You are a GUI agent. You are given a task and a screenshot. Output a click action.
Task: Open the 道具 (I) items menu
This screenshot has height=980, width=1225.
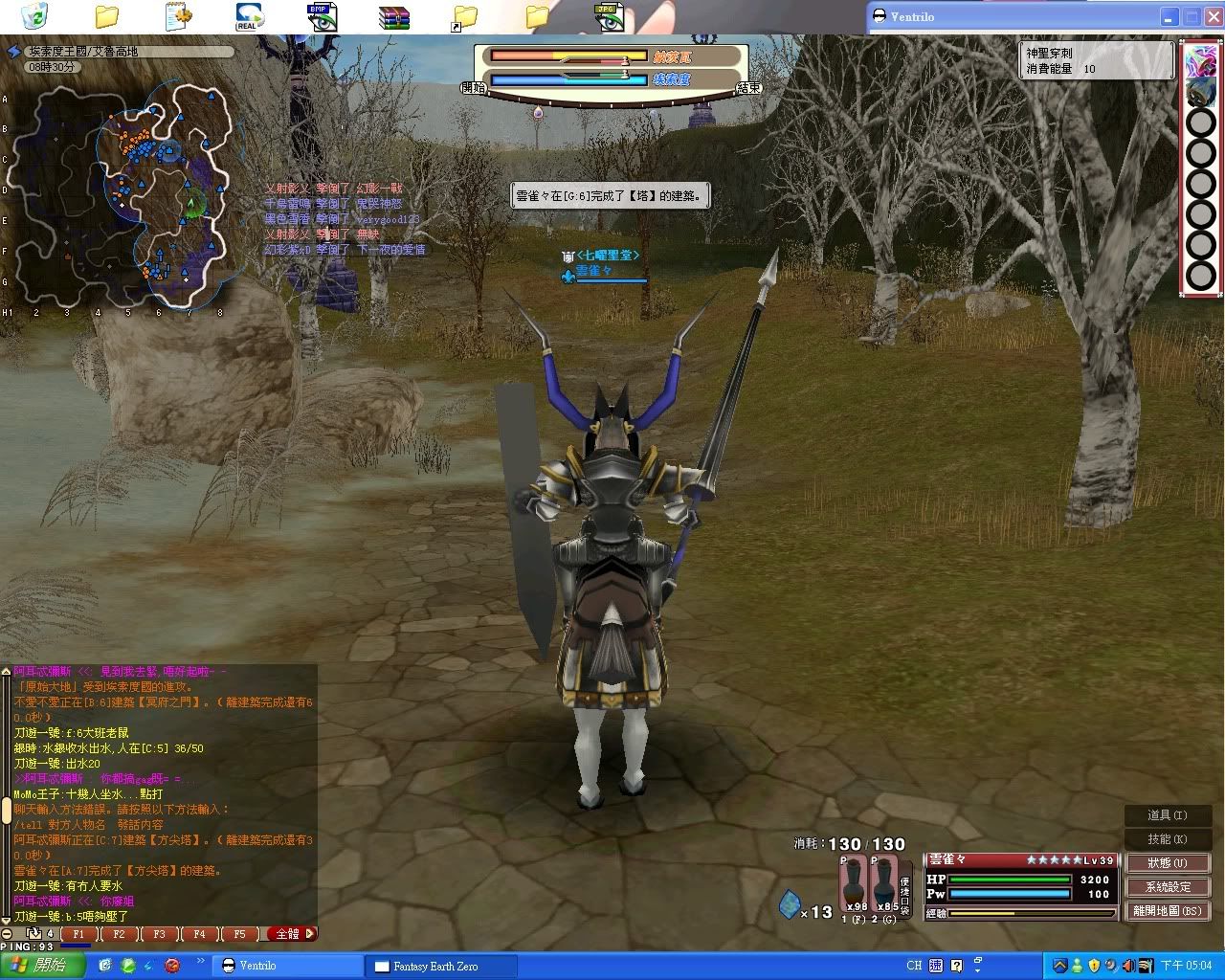pyautogui.click(x=1168, y=815)
